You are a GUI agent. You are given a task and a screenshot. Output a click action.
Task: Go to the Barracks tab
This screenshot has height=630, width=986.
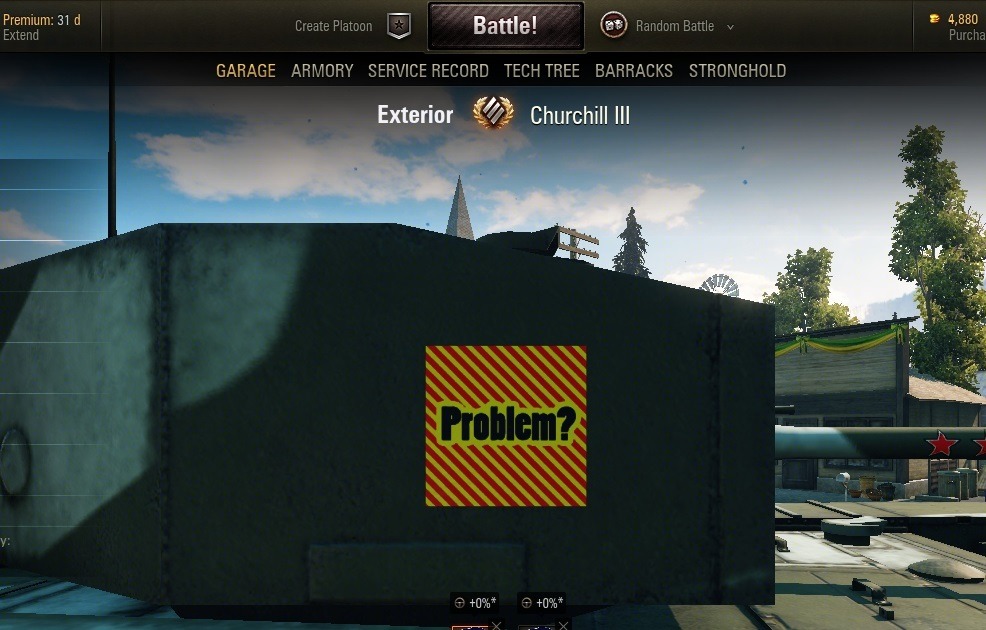[x=634, y=71]
